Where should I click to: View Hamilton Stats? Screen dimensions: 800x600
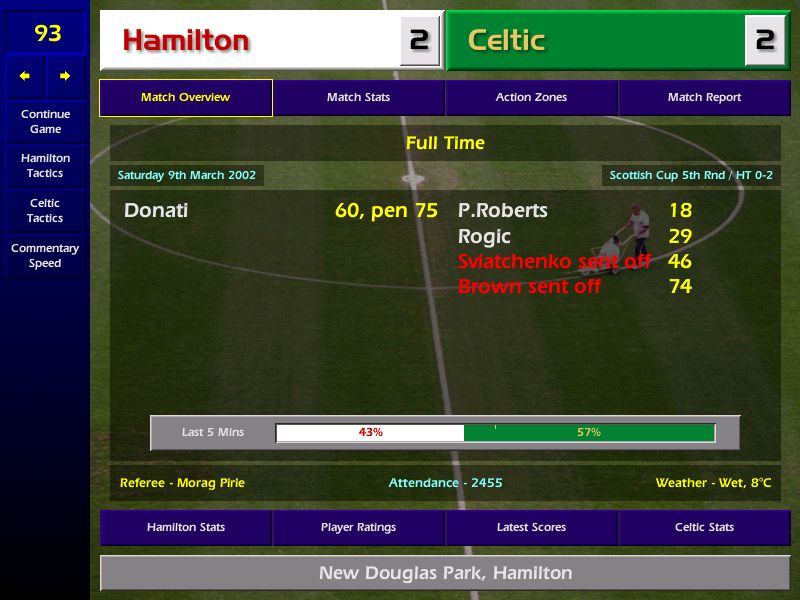pos(185,527)
